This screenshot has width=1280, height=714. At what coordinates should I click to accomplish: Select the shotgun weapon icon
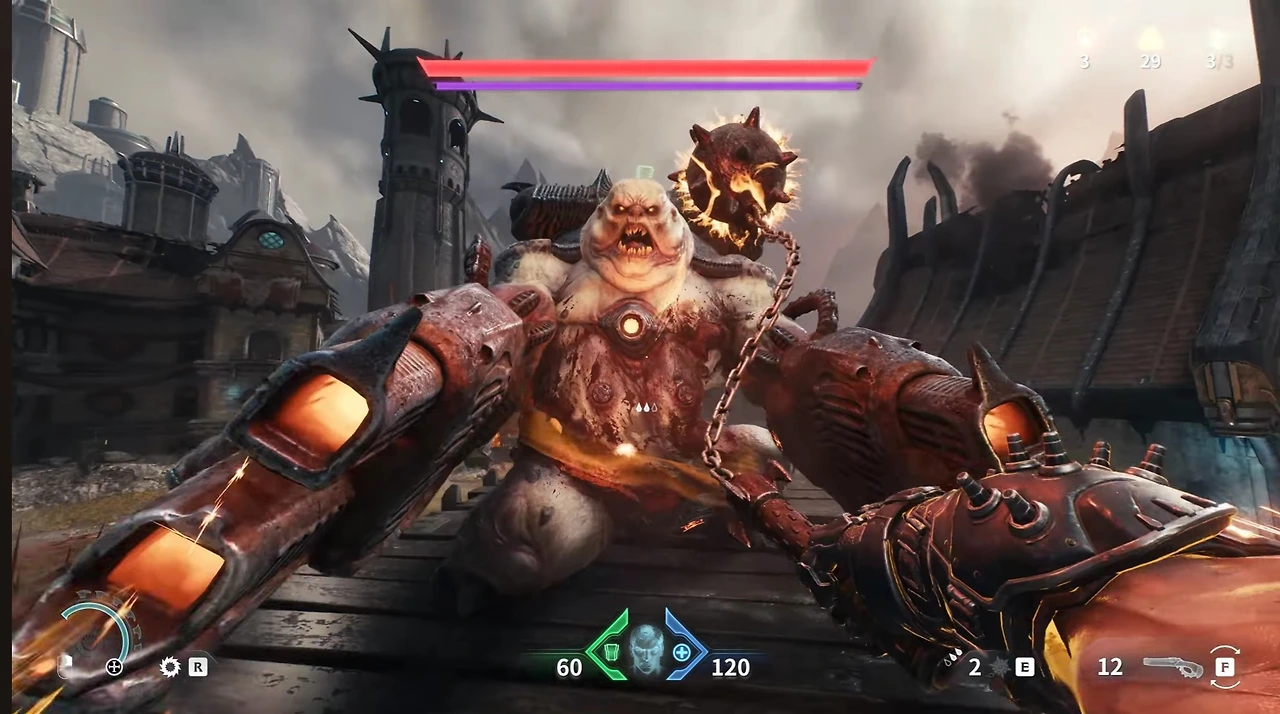(x=1173, y=667)
